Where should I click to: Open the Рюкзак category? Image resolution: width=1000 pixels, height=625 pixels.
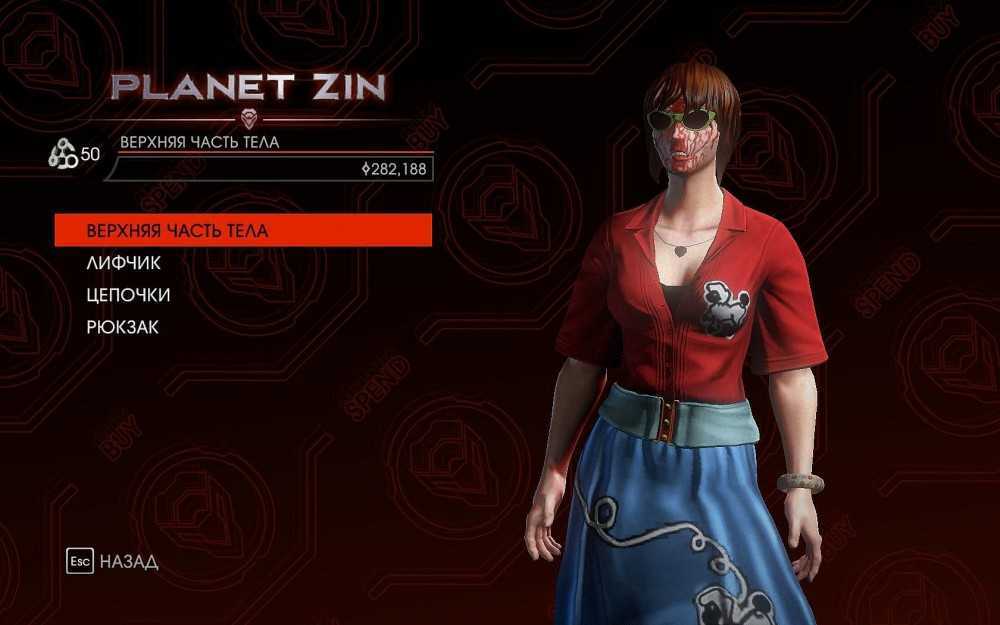point(123,327)
